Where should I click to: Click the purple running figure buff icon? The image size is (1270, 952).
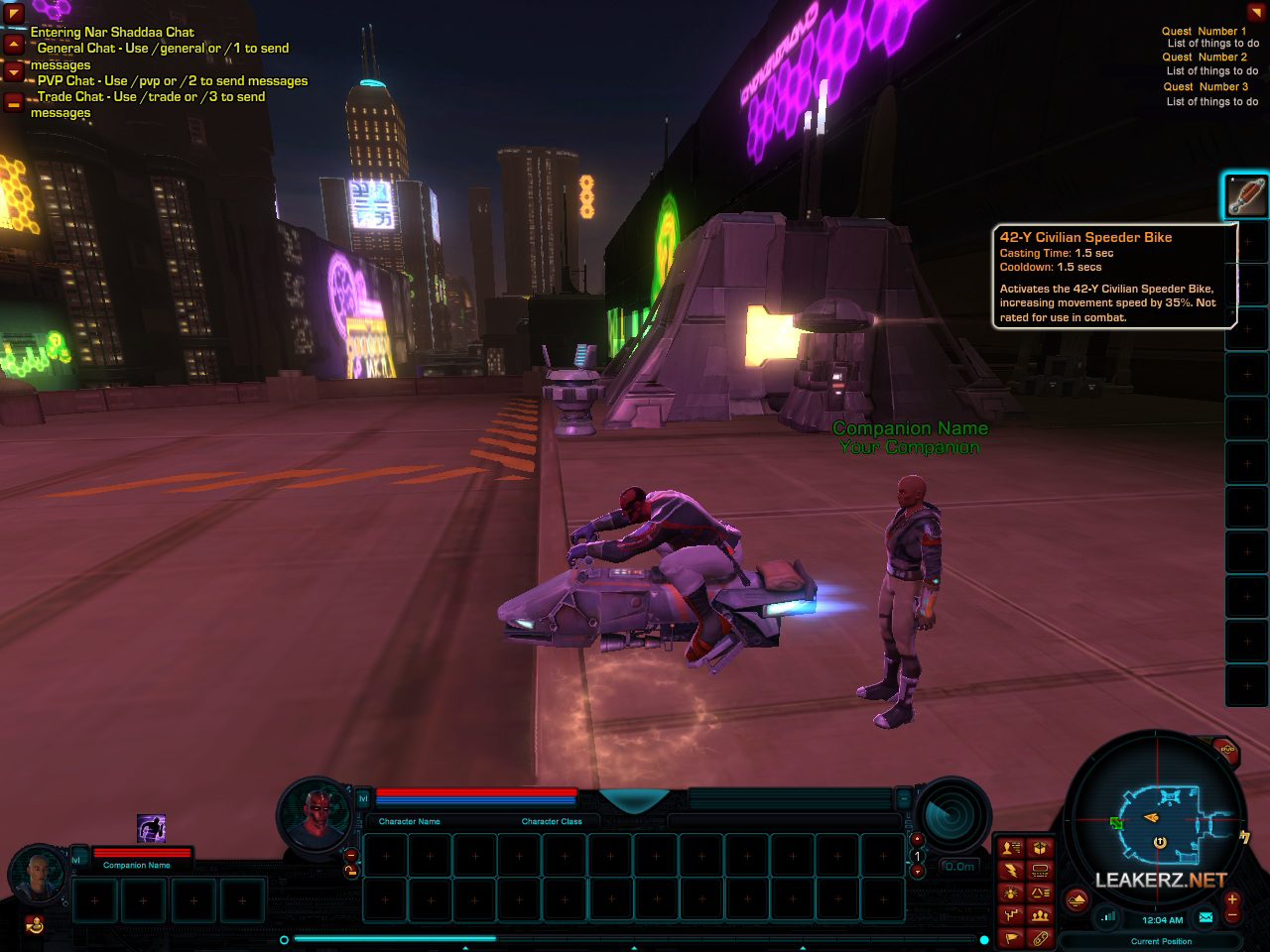[x=151, y=828]
